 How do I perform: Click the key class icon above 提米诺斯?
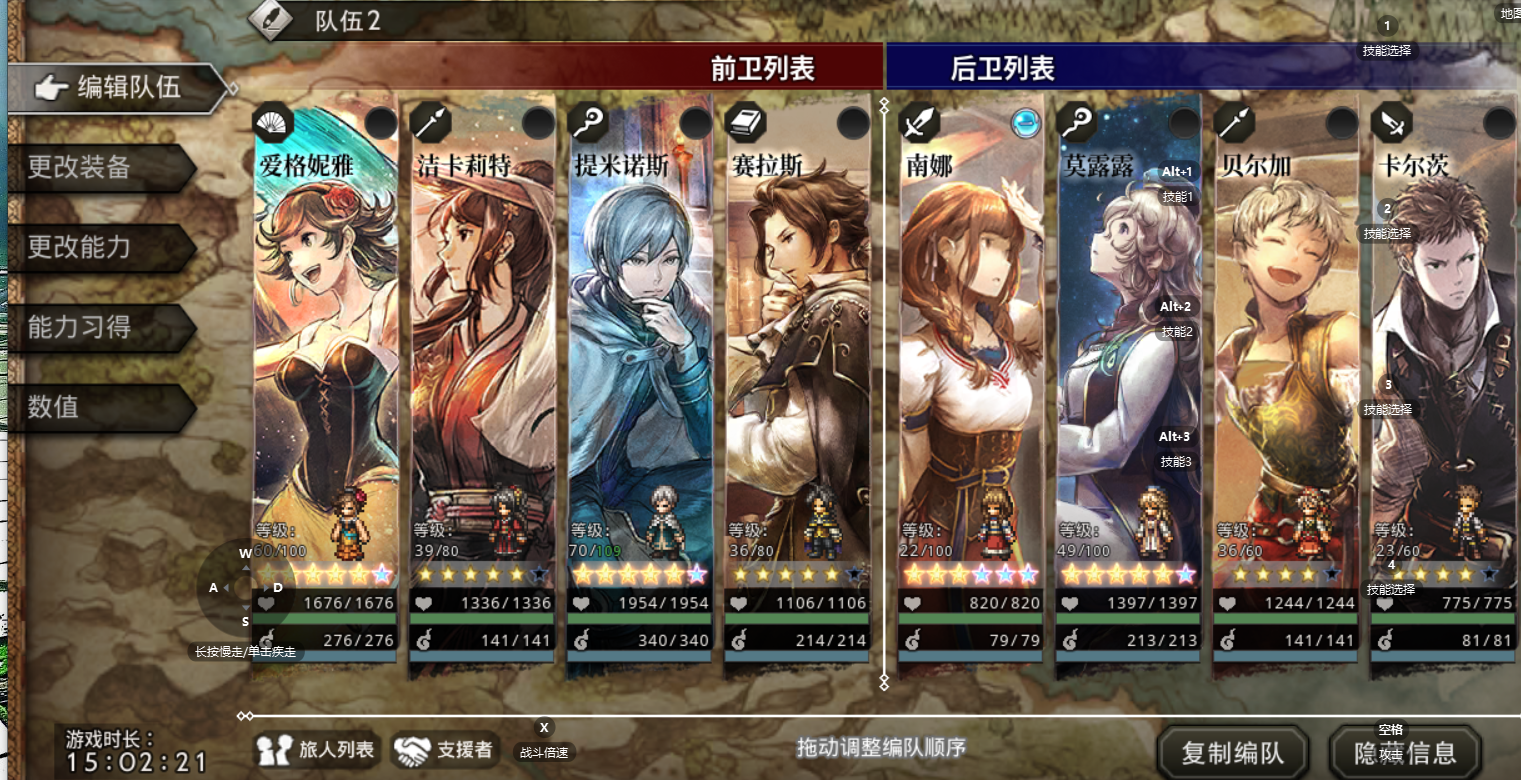[x=588, y=122]
